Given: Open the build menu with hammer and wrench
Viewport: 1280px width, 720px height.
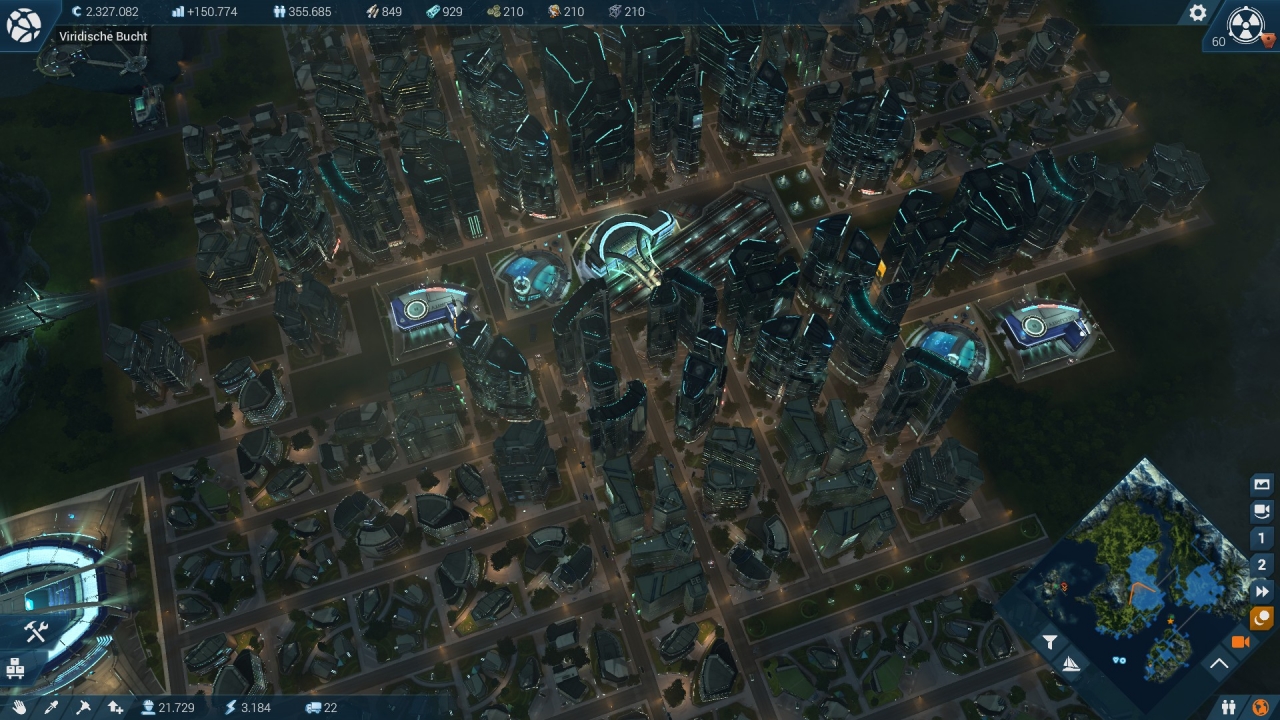Looking at the screenshot, I should [x=36, y=631].
